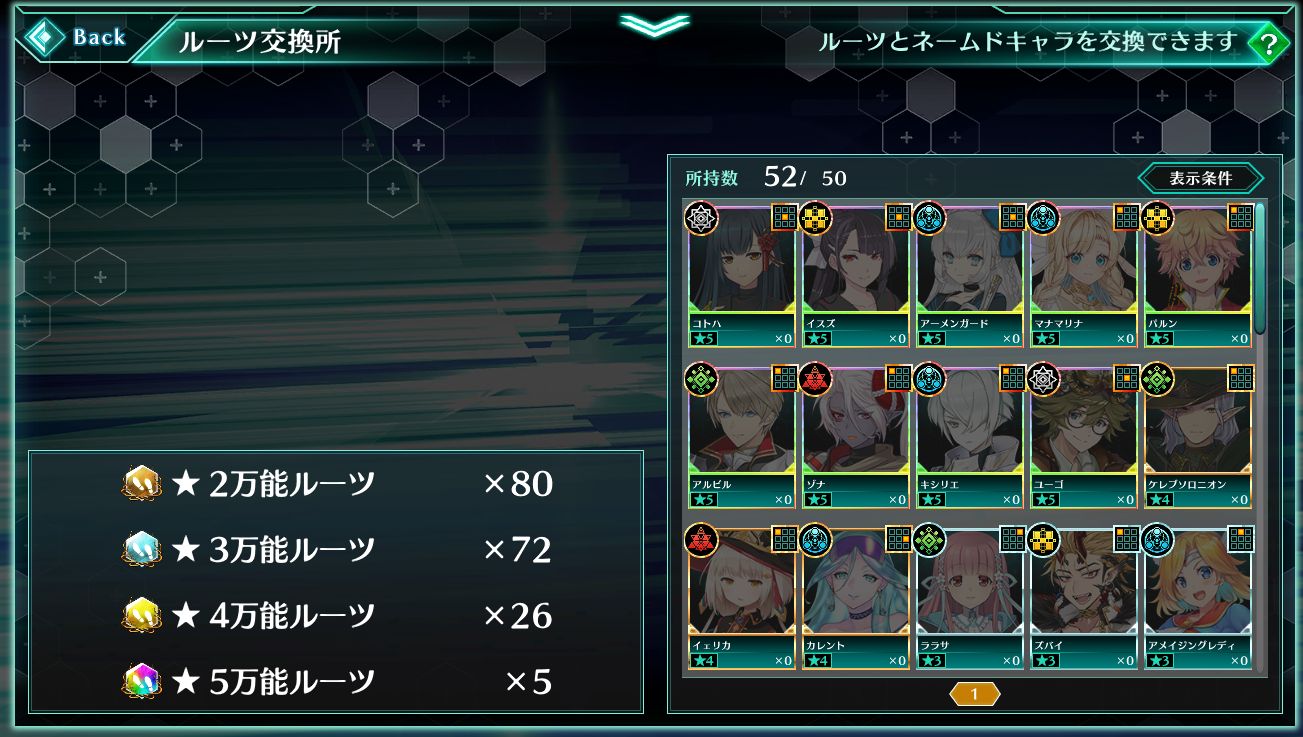Choose the キシリエ character card
1303x737 pixels.
pos(969,436)
